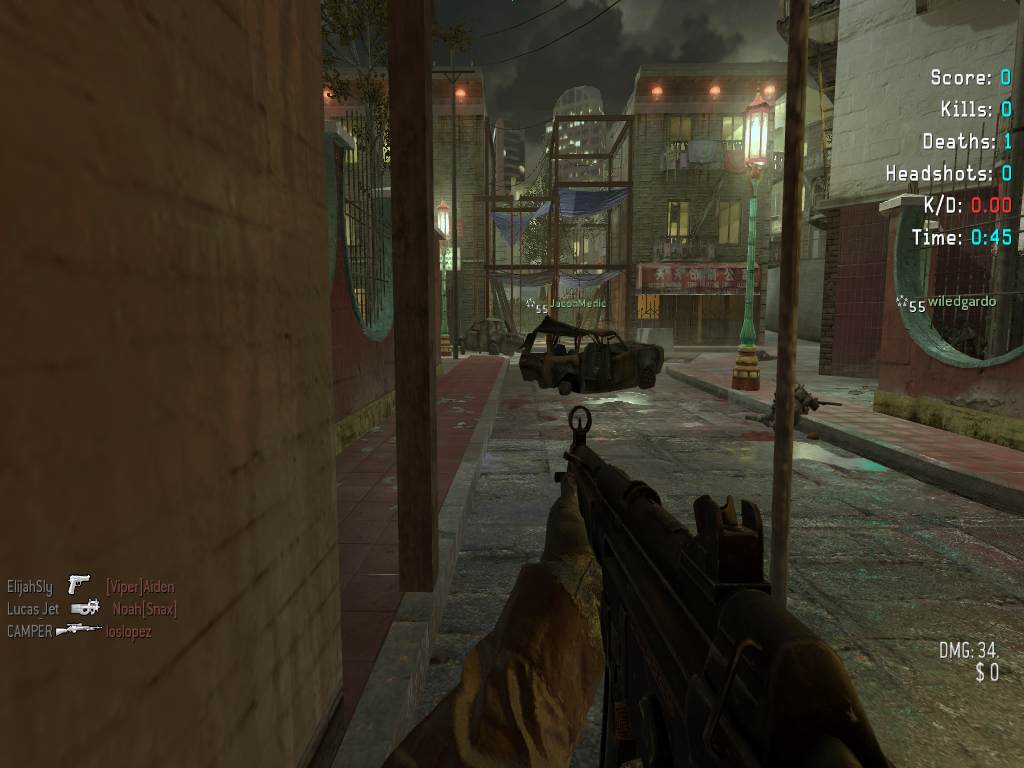
Task: Click the sniper rifle icon beside CAMPER
Action: pyautogui.click(x=79, y=631)
